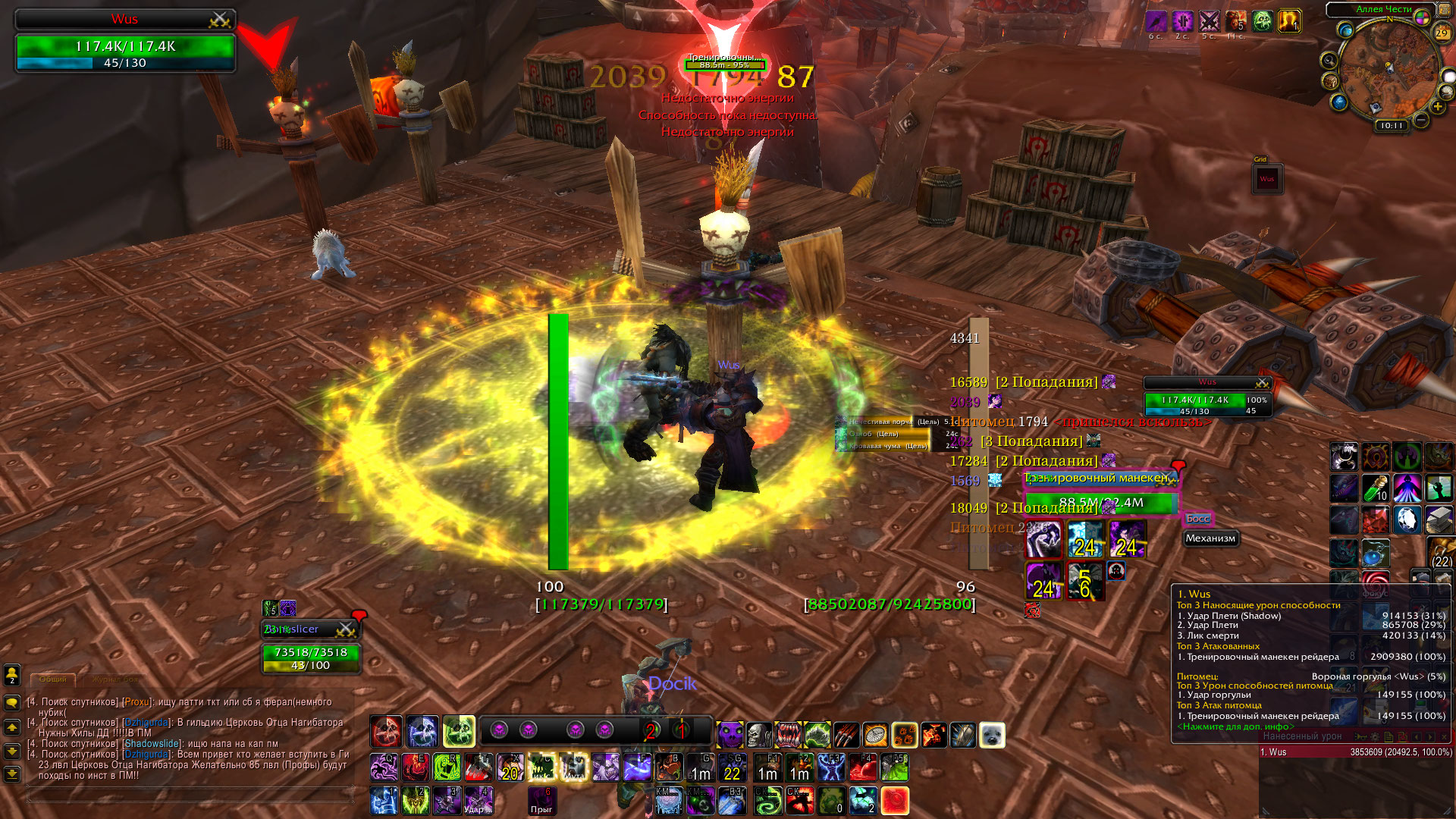Screen dimensions: 1456x819
Task: Open the calendar button showing 29
Action: click(1442, 33)
